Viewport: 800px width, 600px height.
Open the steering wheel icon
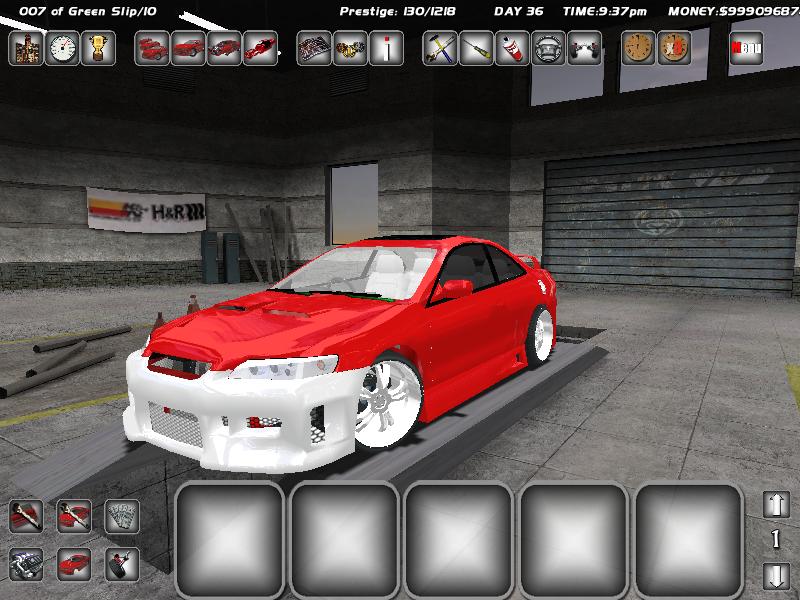click(x=548, y=47)
